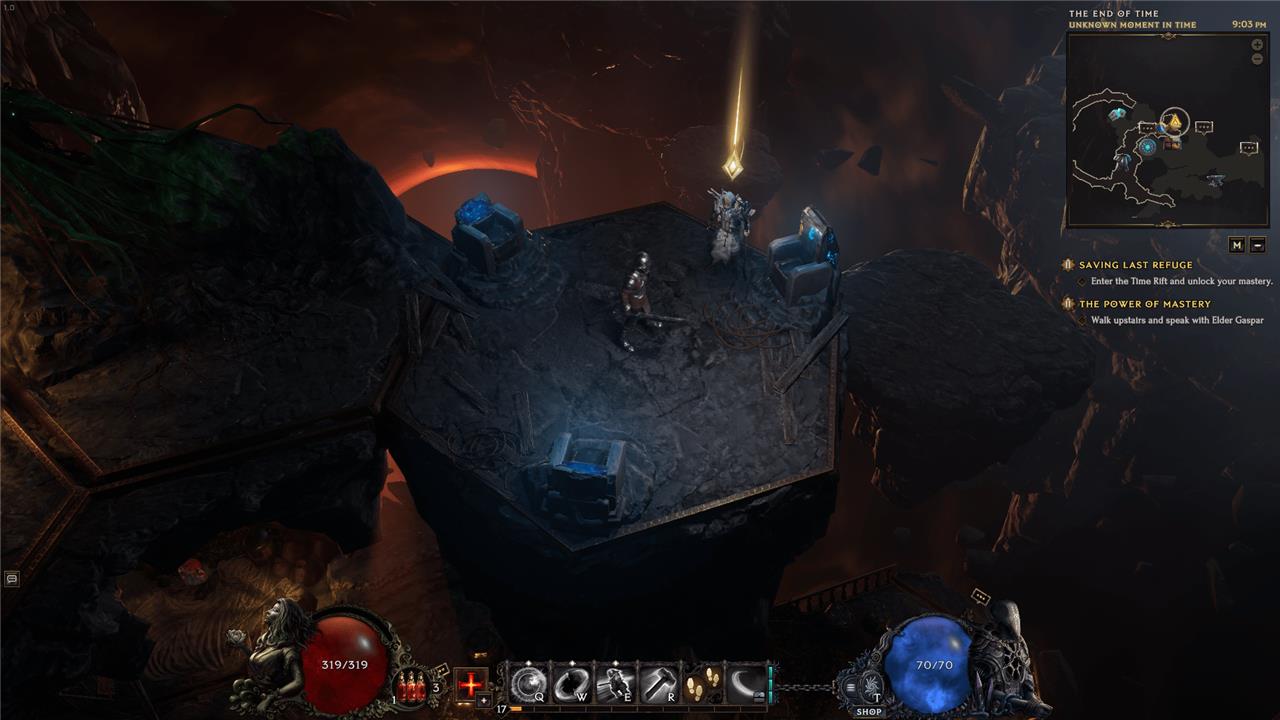Select the red cross skill slot
The image size is (1280, 720).
[471, 684]
